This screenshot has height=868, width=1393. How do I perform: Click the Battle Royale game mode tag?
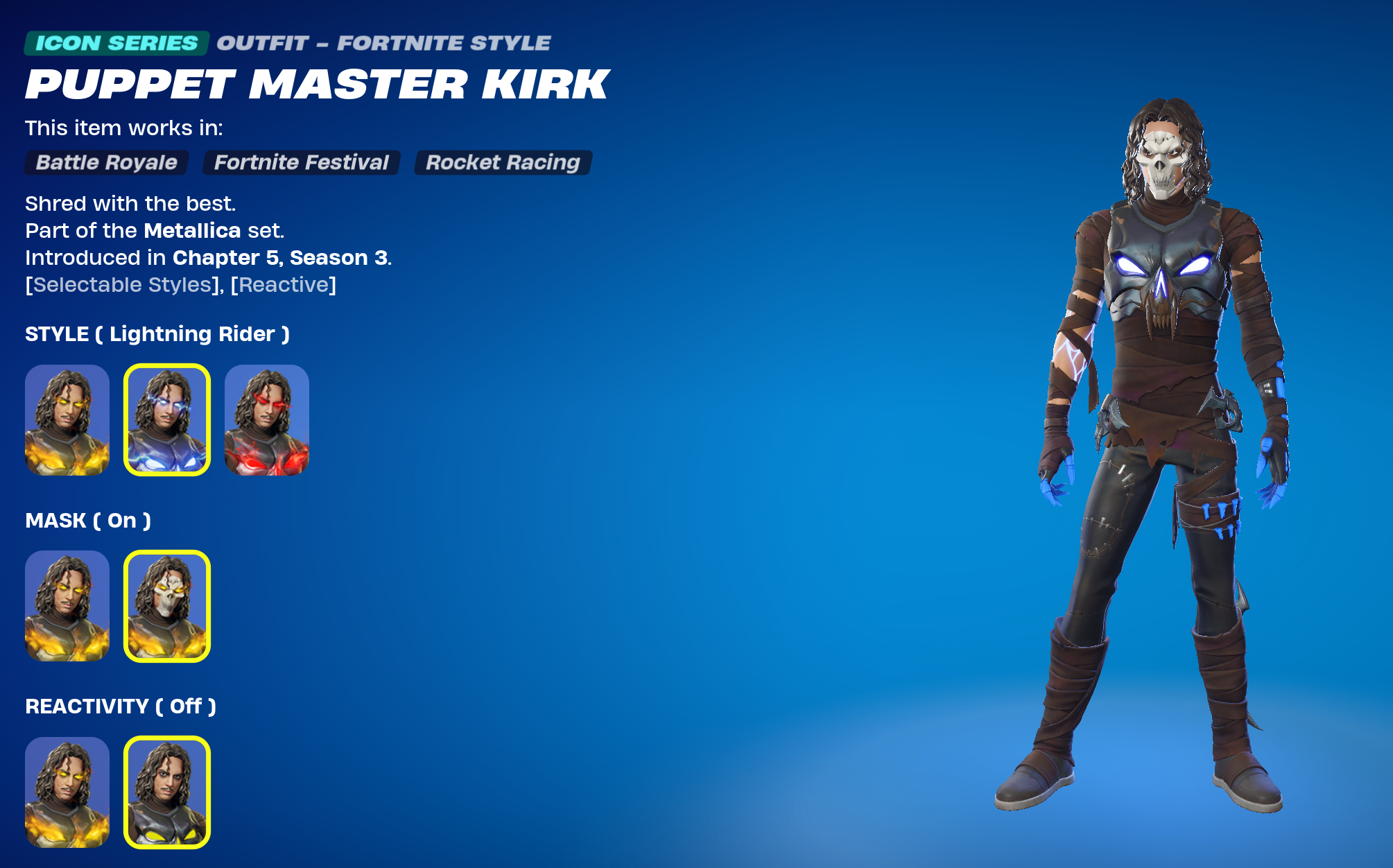(105, 163)
